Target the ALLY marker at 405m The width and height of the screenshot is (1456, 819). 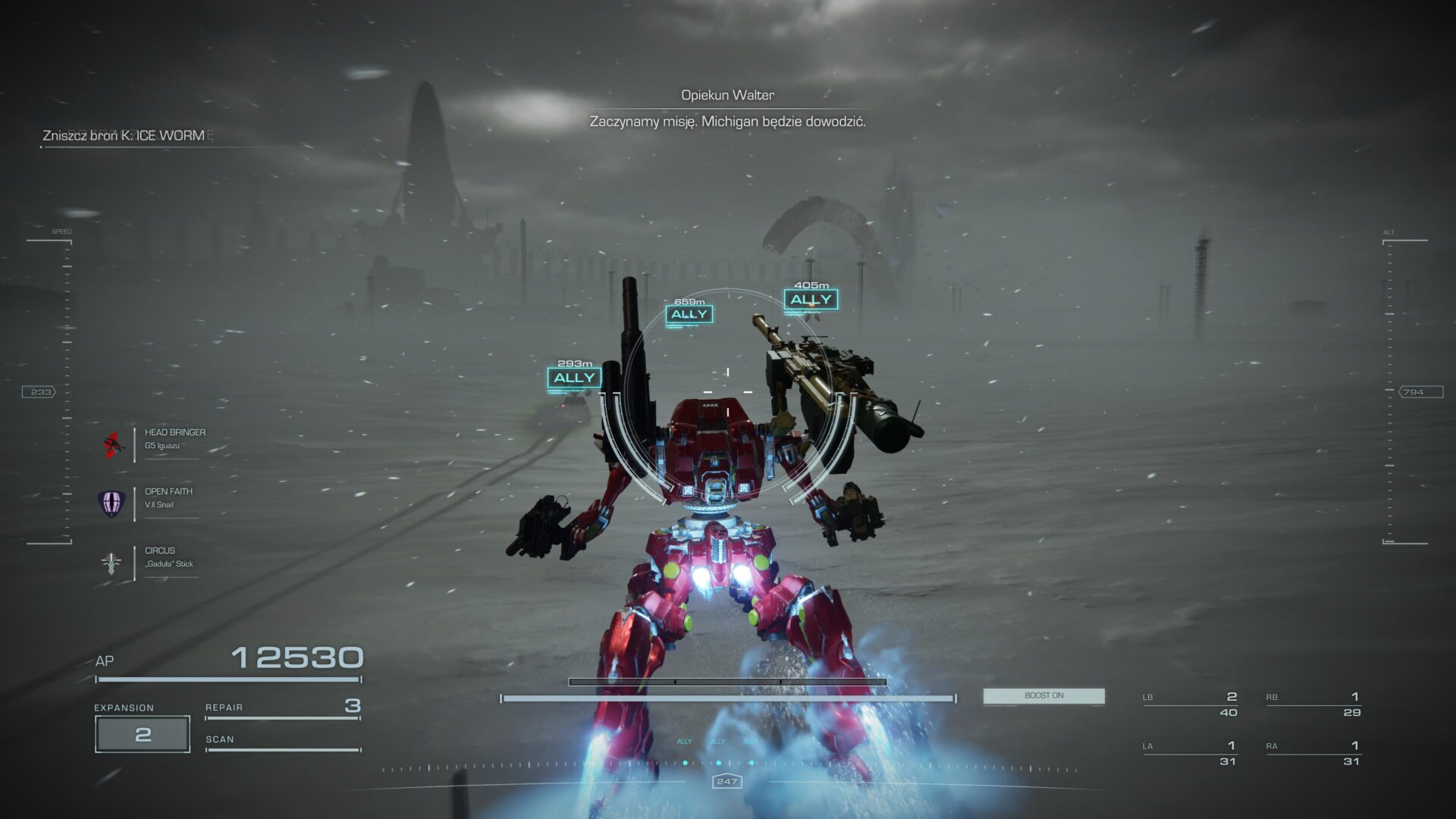[811, 300]
